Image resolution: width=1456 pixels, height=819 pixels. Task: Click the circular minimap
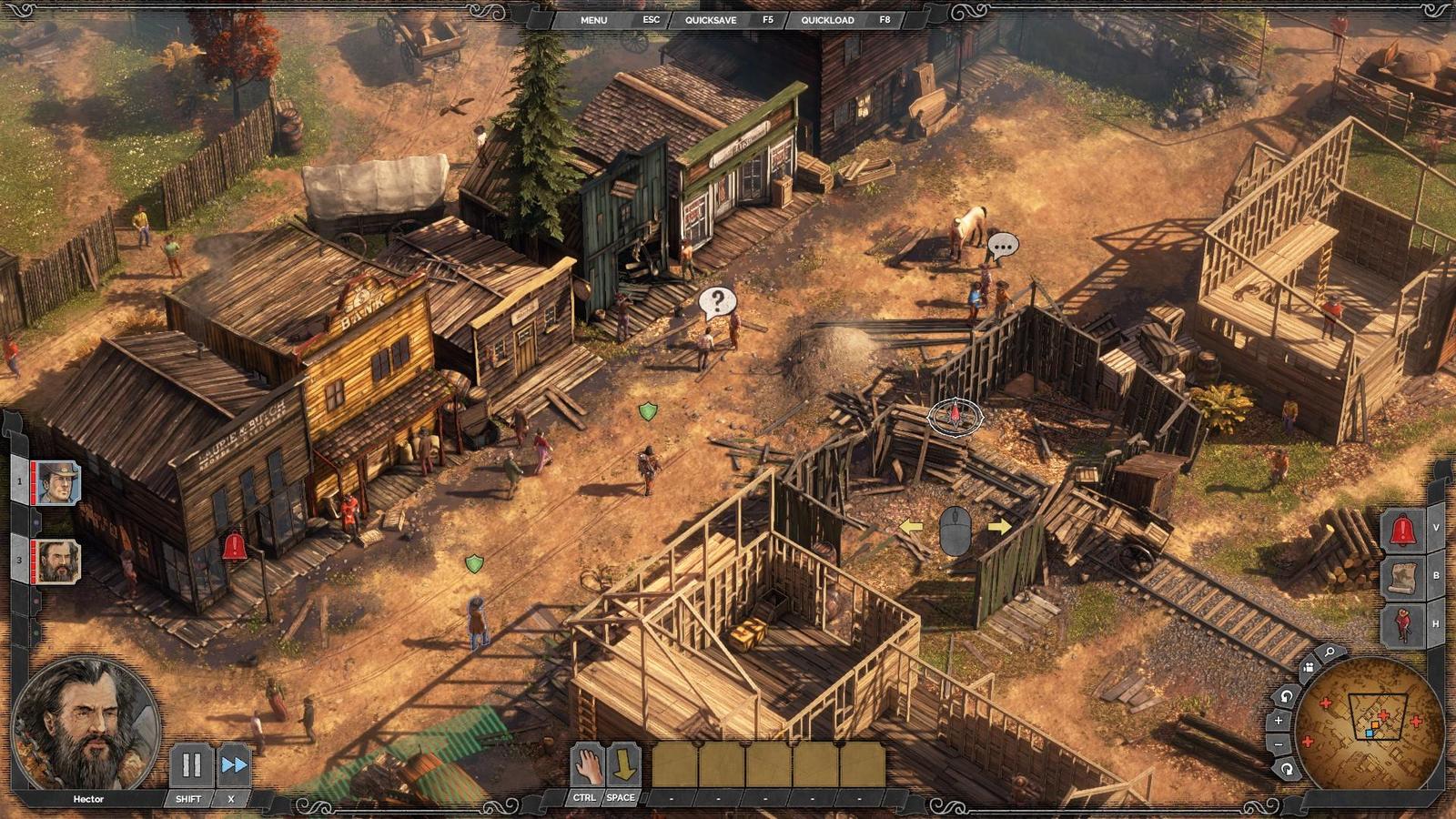coord(1370,724)
